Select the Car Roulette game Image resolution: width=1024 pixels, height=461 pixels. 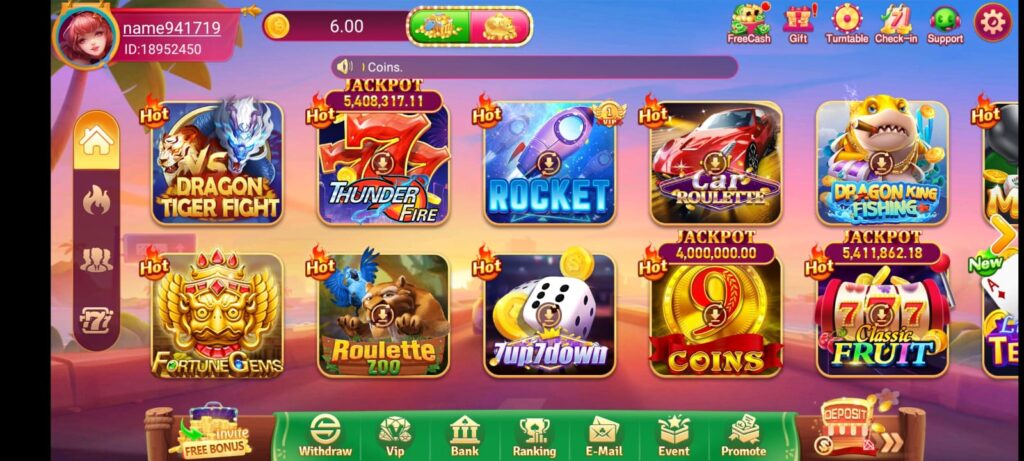[715, 162]
